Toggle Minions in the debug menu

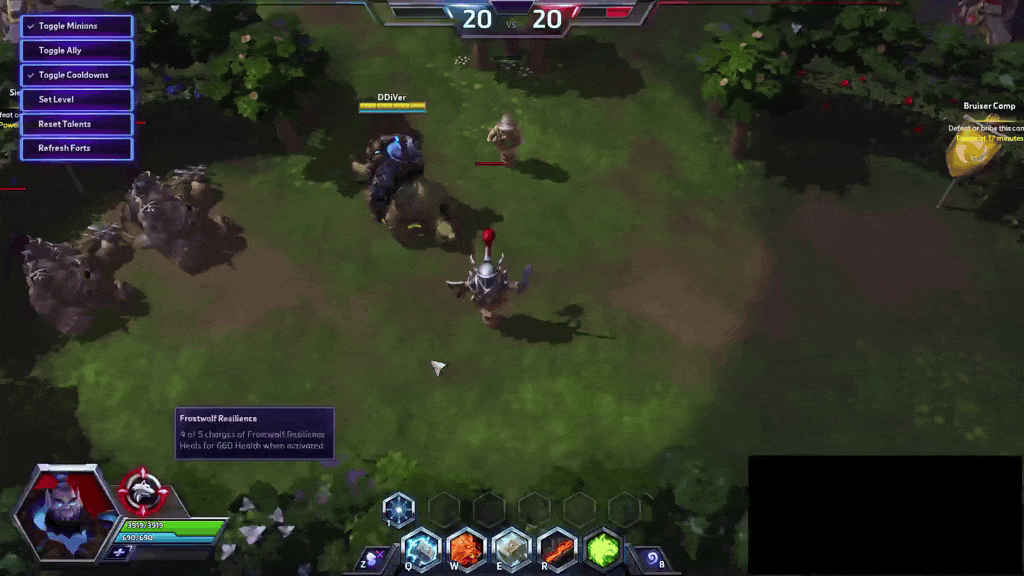pos(76,26)
